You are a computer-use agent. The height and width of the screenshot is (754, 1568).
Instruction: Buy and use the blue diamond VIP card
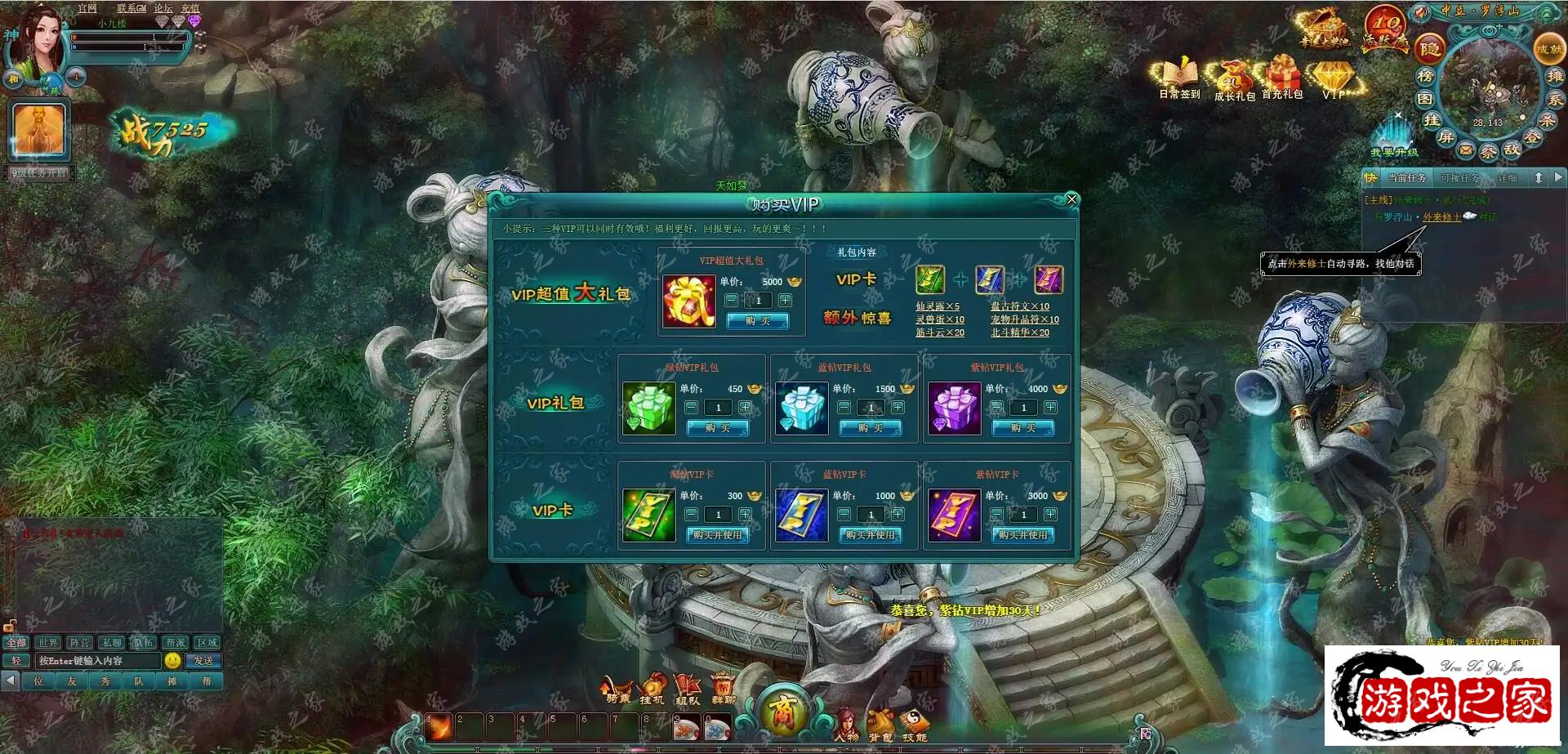pyautogui.click(x=870, y=535)
